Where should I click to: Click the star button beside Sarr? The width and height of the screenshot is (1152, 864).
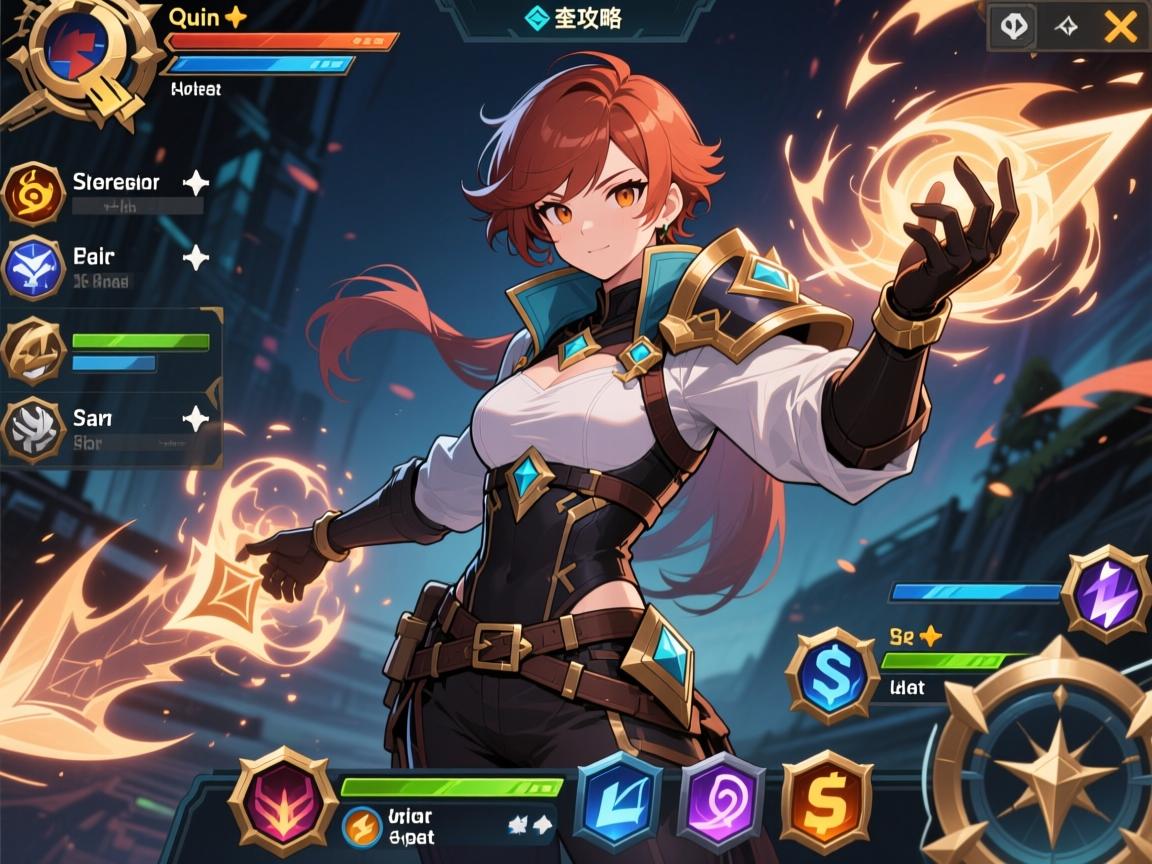point(196,418)
